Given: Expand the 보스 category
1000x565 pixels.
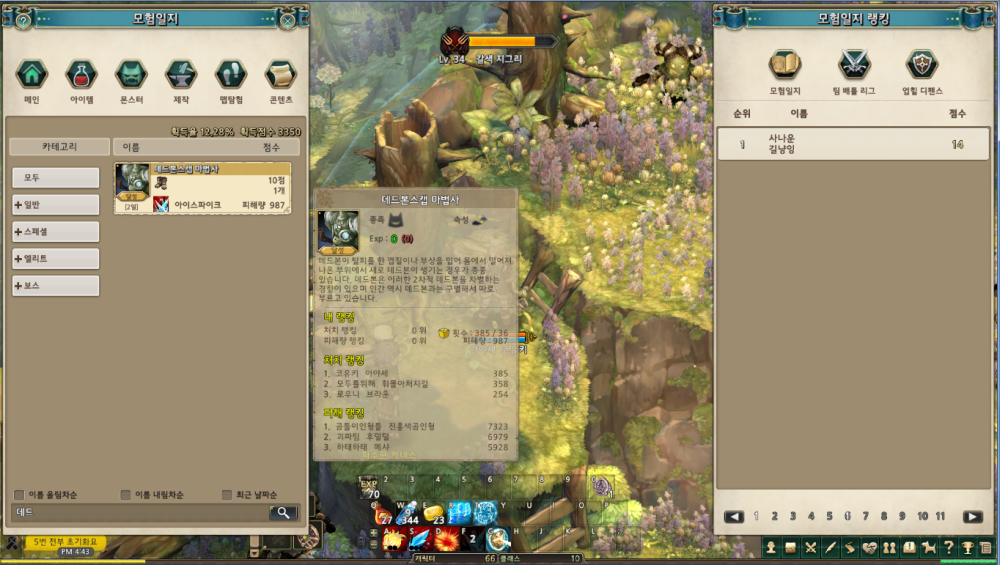Looking at the screenshot, I should point(56,286).
